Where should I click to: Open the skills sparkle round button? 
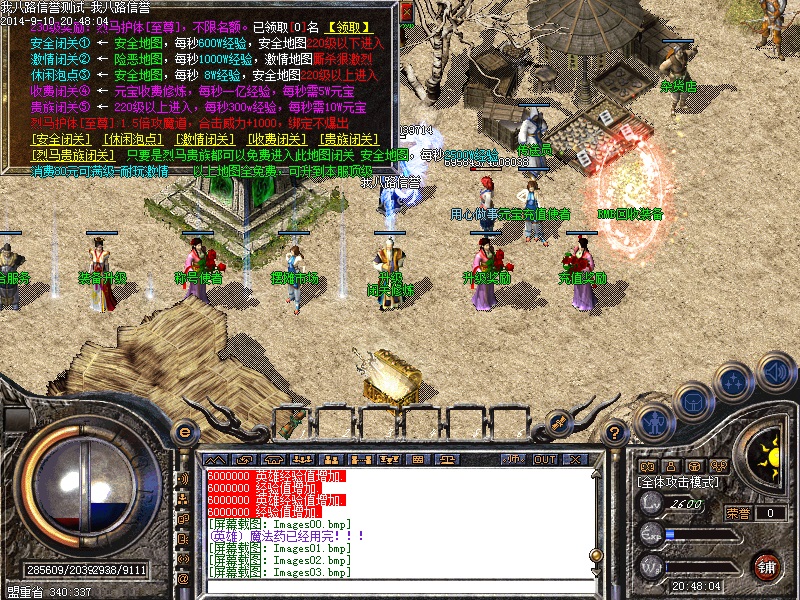(735, 381)
